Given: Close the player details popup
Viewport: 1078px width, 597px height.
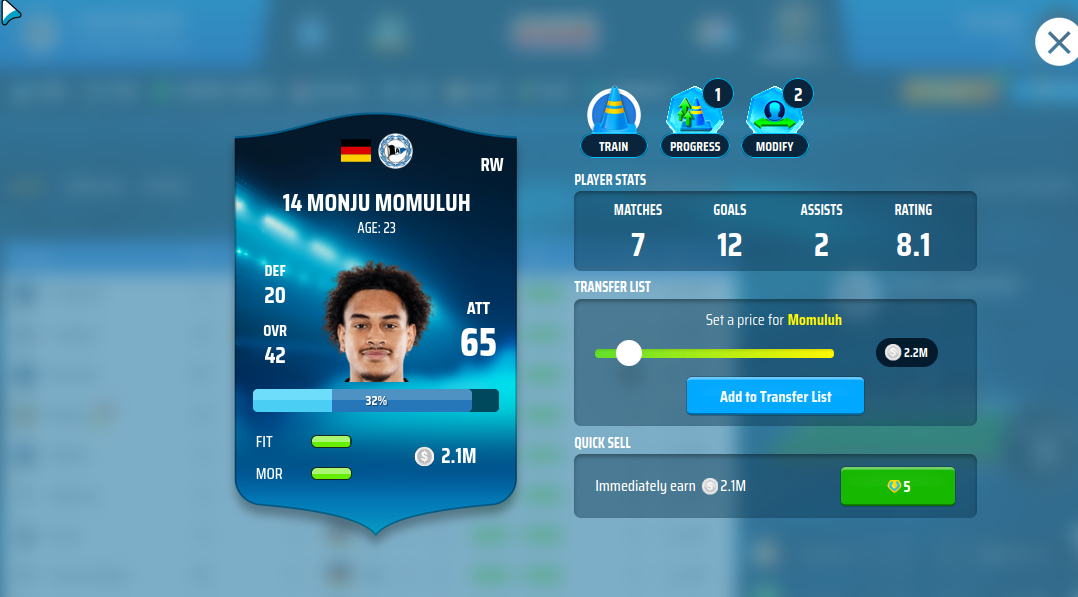Looking at the screenshot, I should pos(1058,43).
